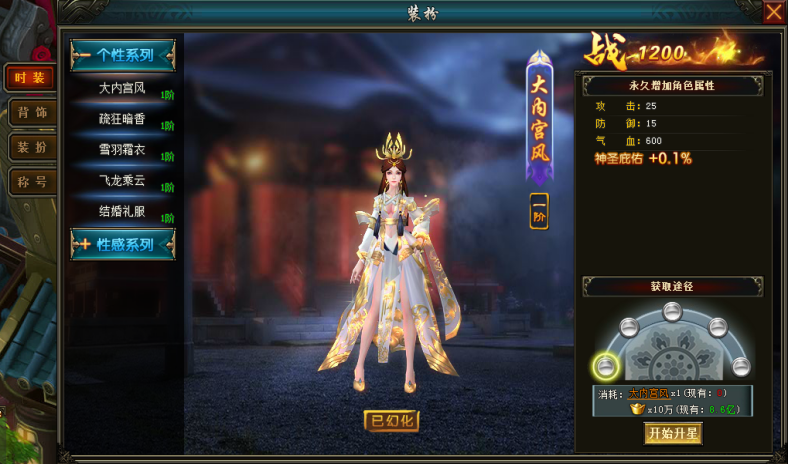
Task: Pick the 雪羽霜衣 outfit
Action: [x=123, y=150]
